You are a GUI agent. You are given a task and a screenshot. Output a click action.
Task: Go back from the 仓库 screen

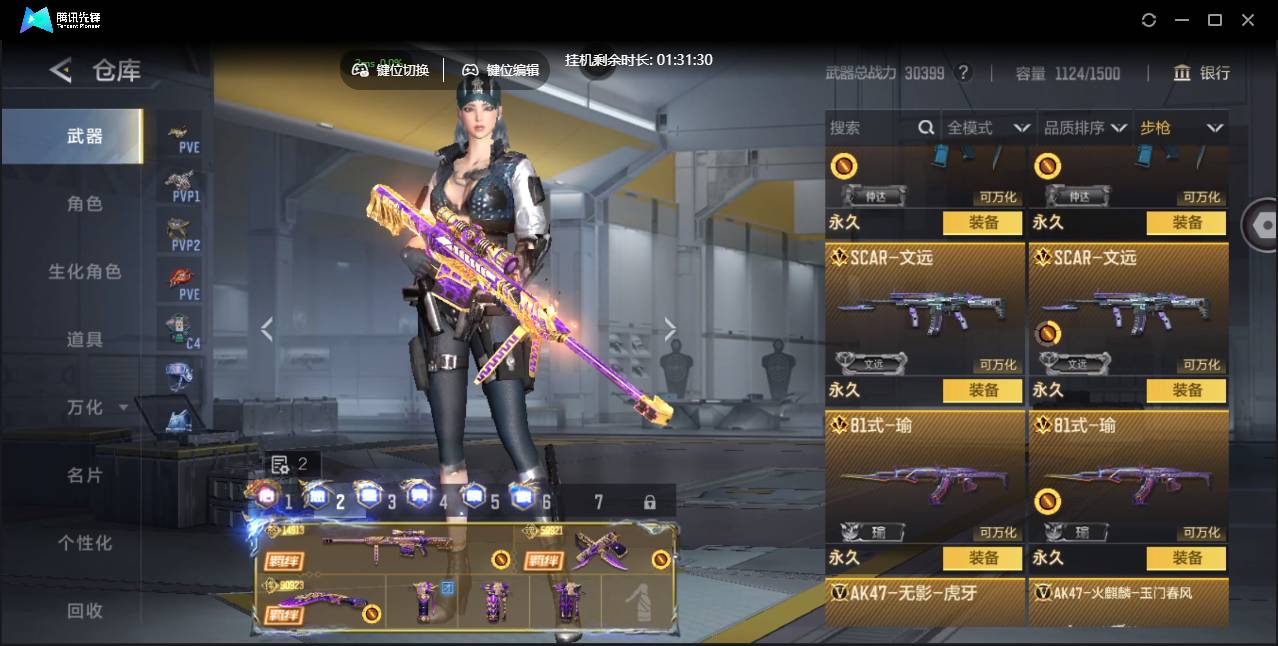[61, 70]
